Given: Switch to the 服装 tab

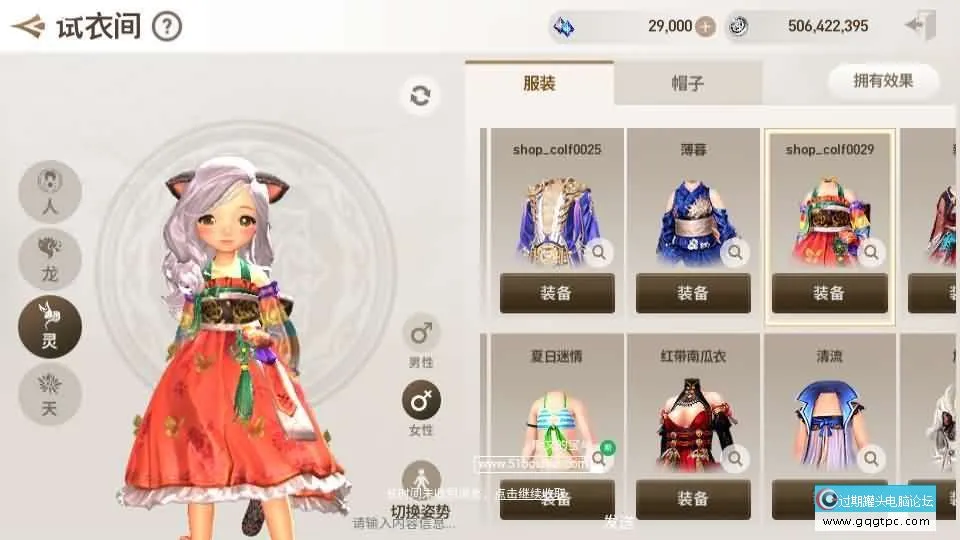Looking at the screenshot, I should tap(539, 83).
